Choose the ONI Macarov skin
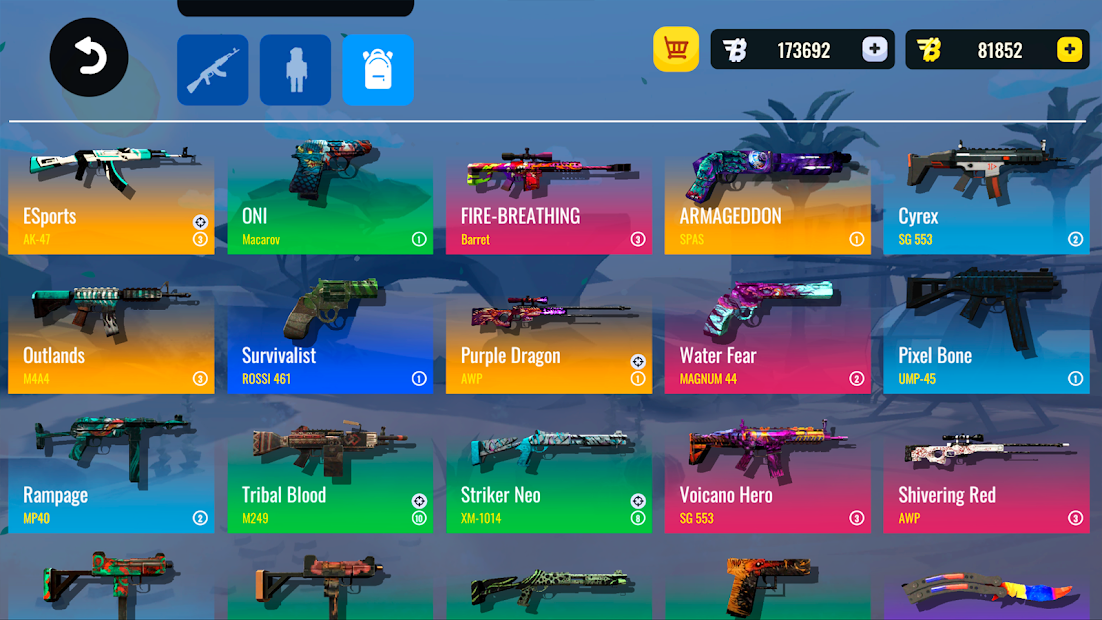The image size is (1102, 620). click(x=330, y=198)
